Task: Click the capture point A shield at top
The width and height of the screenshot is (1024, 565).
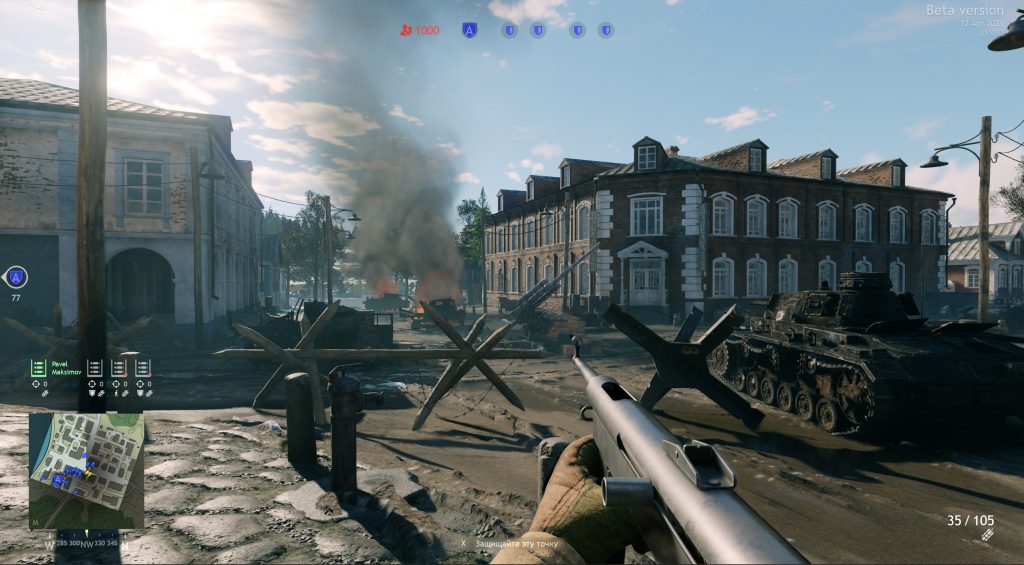Action: coord(469,30)
